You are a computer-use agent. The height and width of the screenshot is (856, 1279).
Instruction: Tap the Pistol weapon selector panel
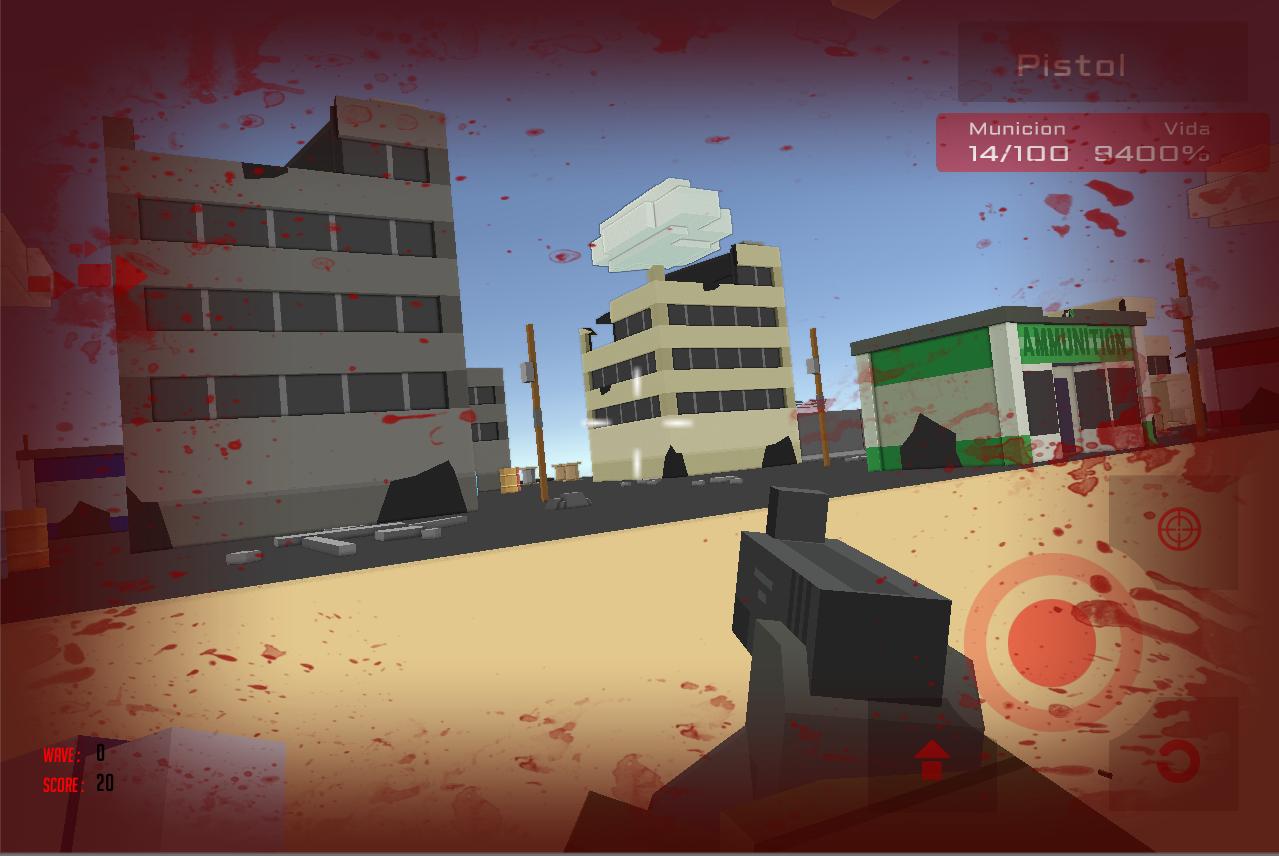click(x=1102, y=64)
